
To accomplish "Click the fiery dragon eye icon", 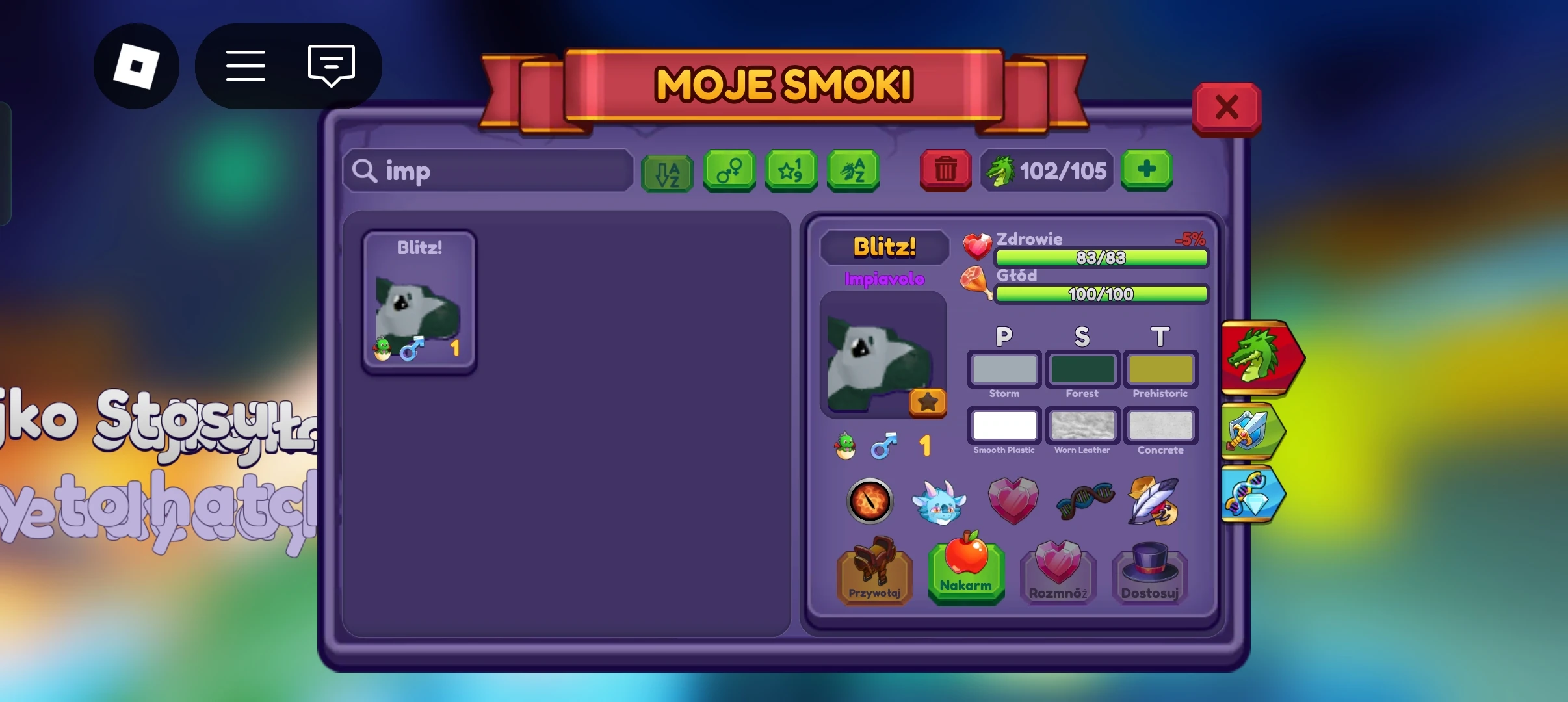I will [x=870, y=501].
